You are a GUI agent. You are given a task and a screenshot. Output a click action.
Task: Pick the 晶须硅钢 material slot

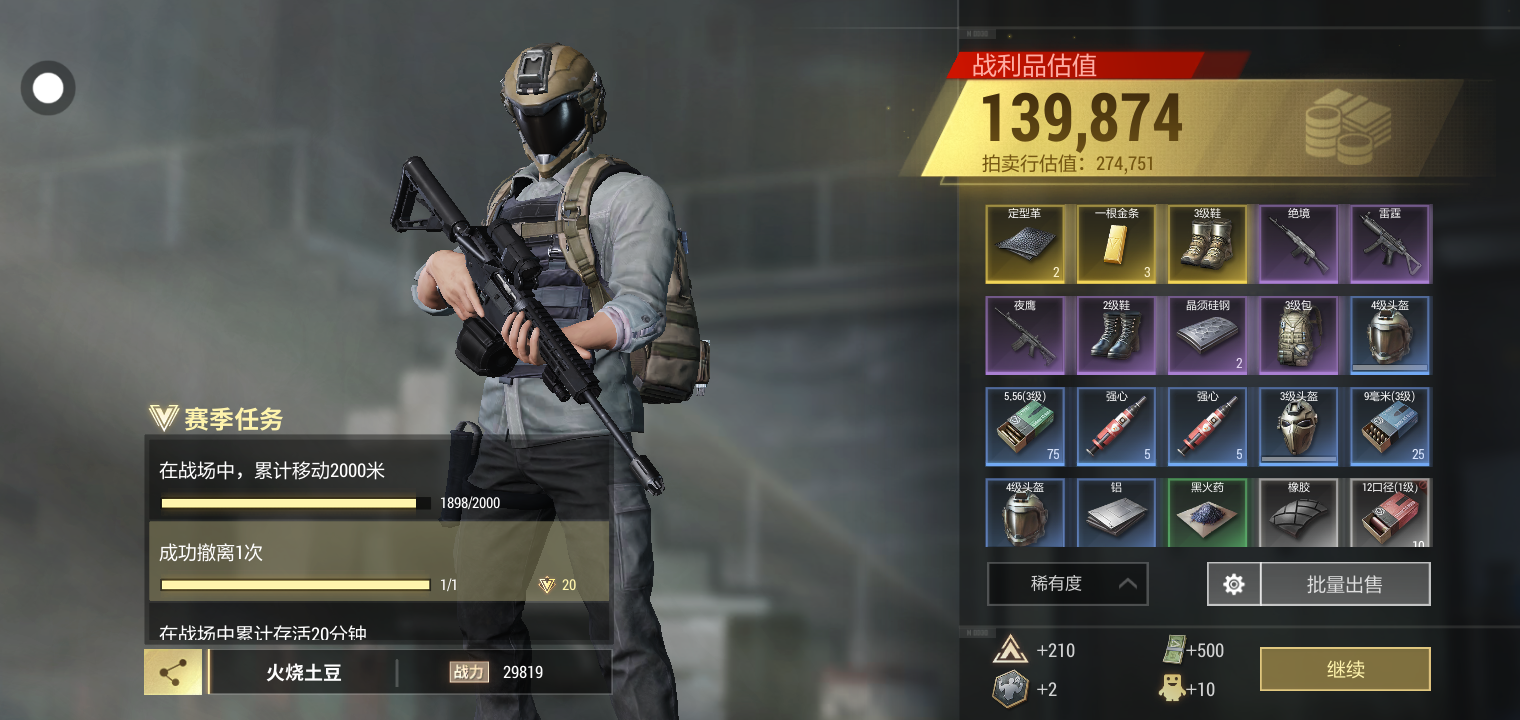coord(1207,336)
